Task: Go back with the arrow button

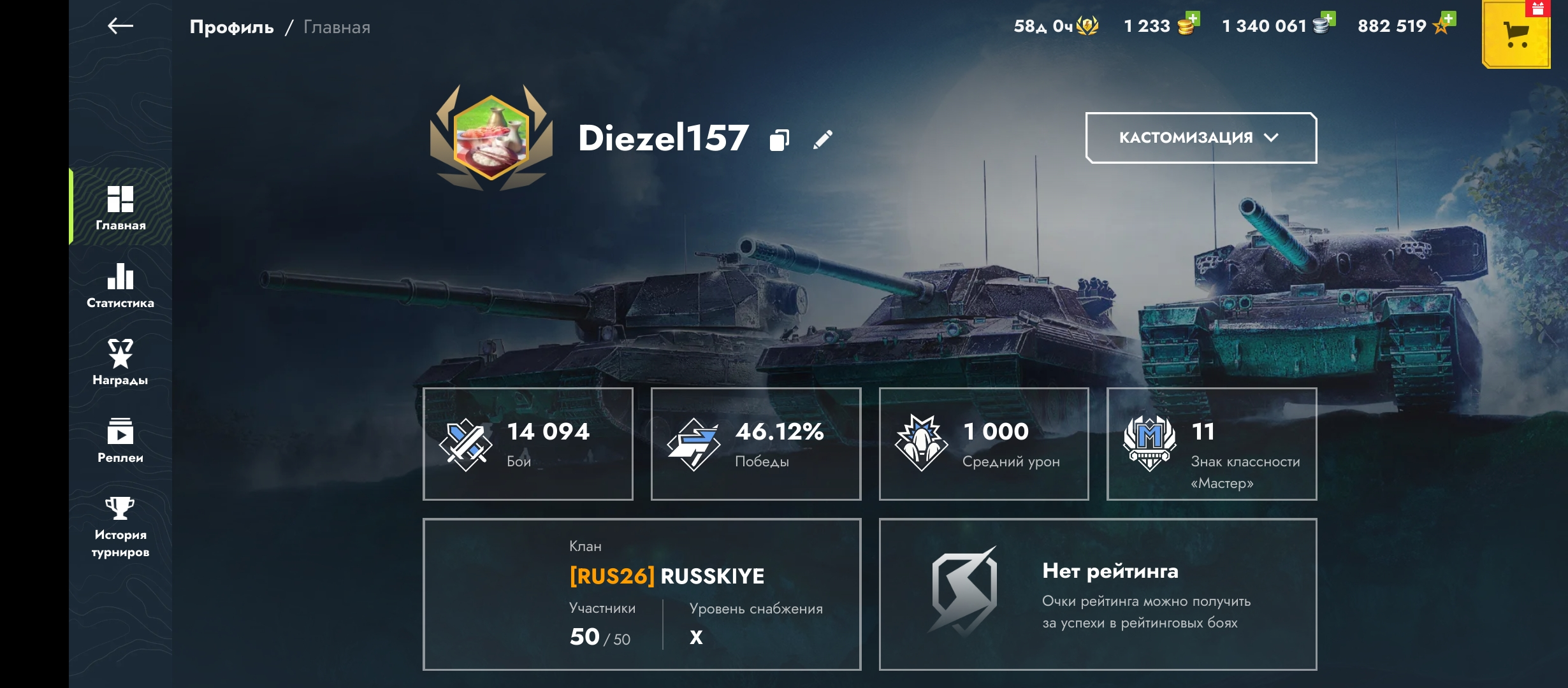Action: (120, 26)
